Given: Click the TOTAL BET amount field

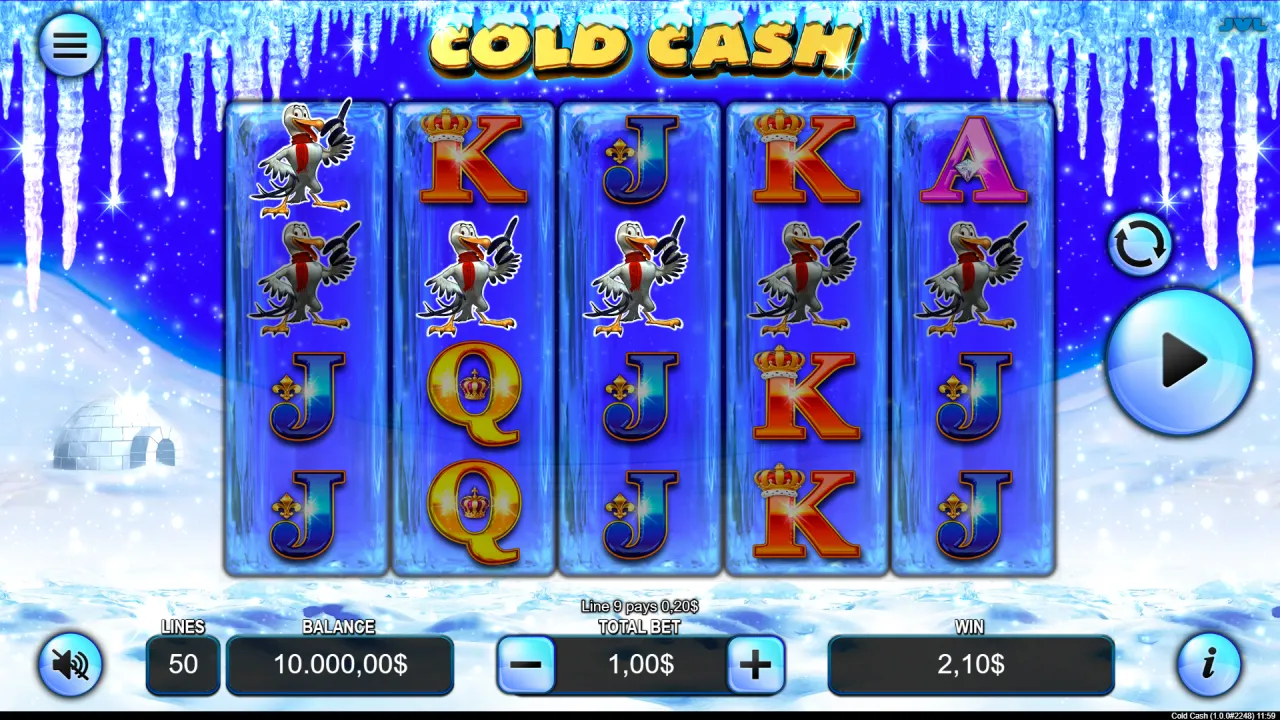Looking at the screenshot, I should 642,665.
